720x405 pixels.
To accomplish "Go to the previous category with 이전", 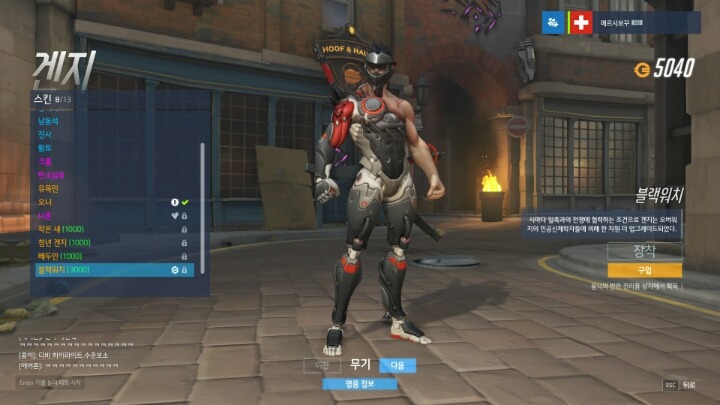I will coord(322,366).
